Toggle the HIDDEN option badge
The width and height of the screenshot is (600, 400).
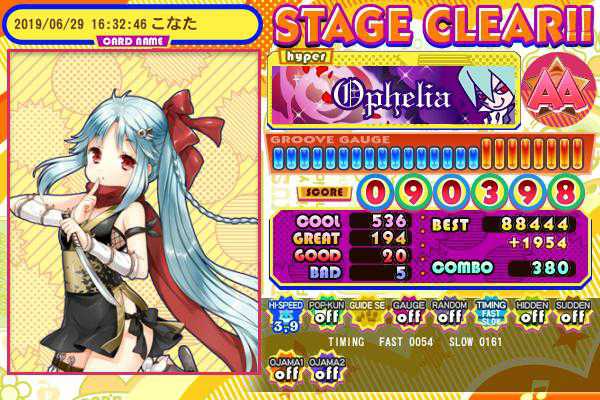531,316
